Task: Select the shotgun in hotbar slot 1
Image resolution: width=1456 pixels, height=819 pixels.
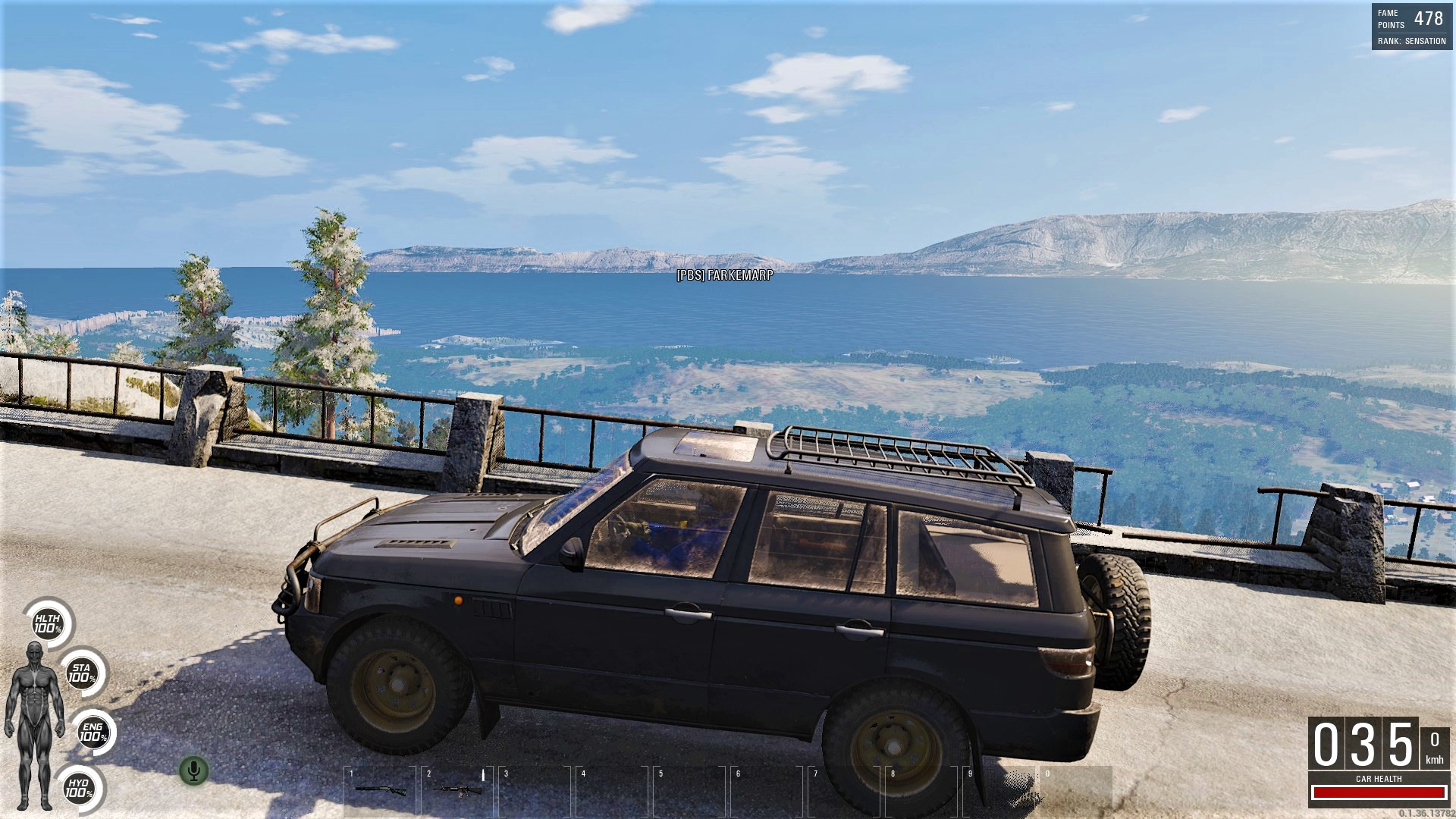Action: pos(380,789)
